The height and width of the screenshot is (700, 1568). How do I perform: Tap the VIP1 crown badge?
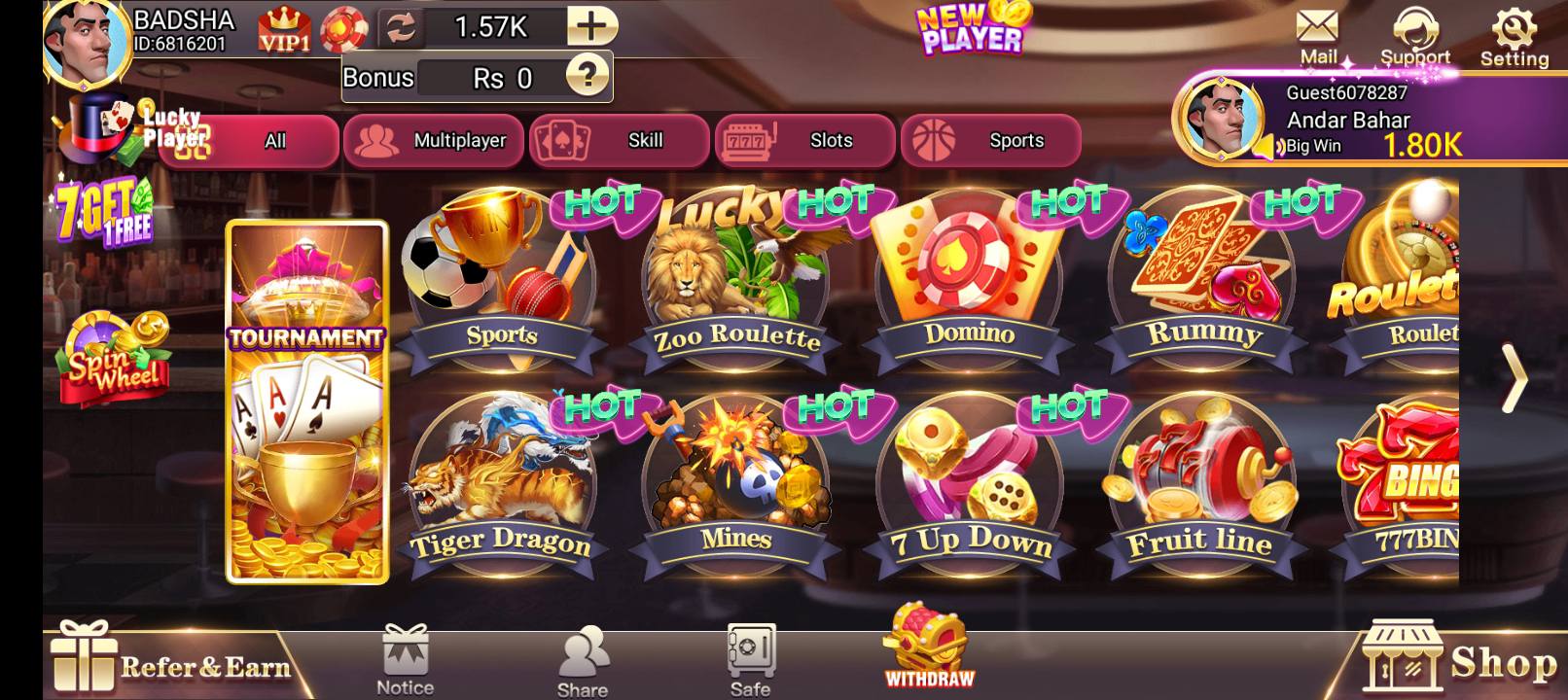286,27
